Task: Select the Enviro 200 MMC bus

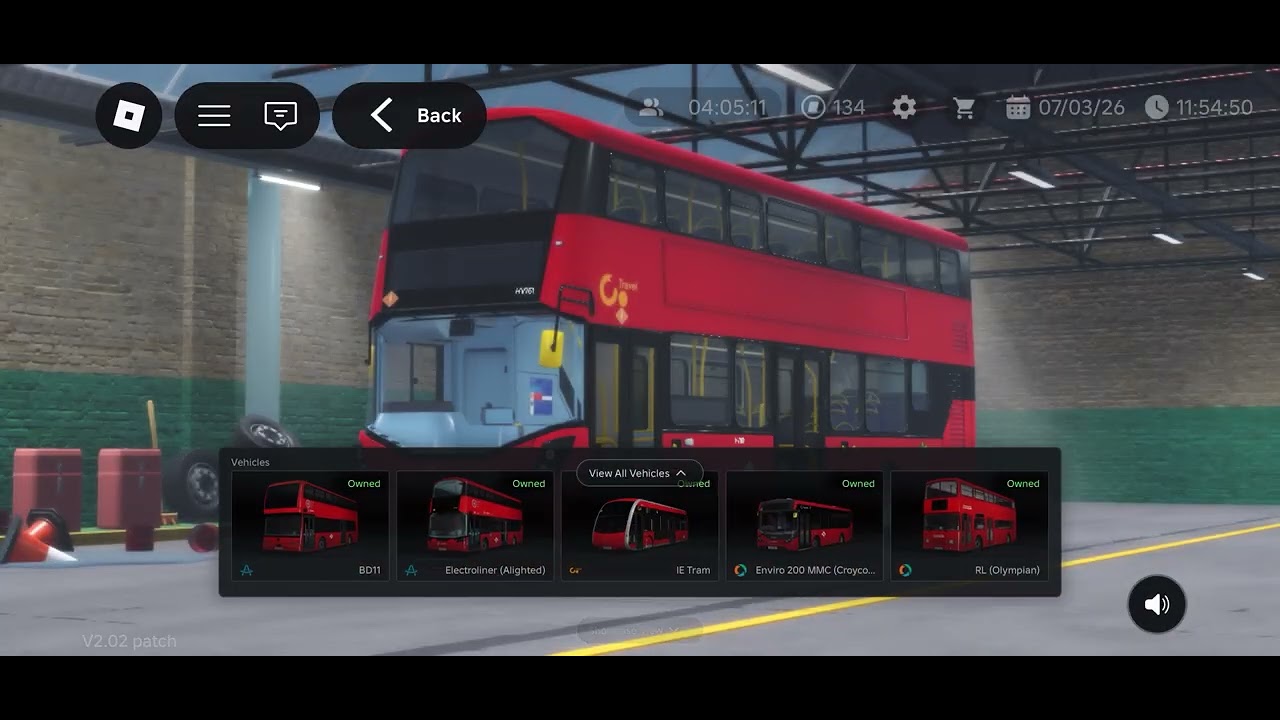Action: coord(805,527)
